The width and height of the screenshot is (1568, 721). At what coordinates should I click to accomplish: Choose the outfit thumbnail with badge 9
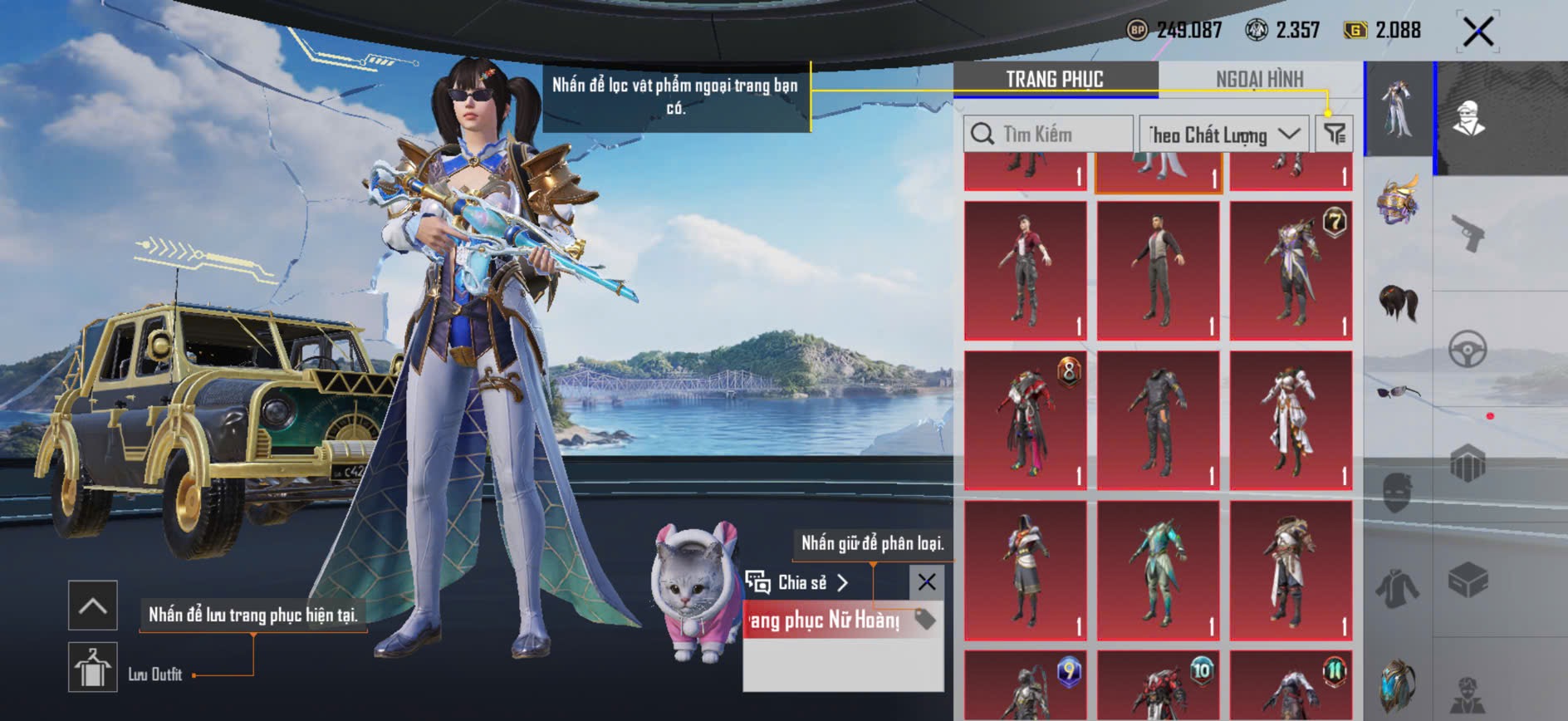pos(1026,685)
